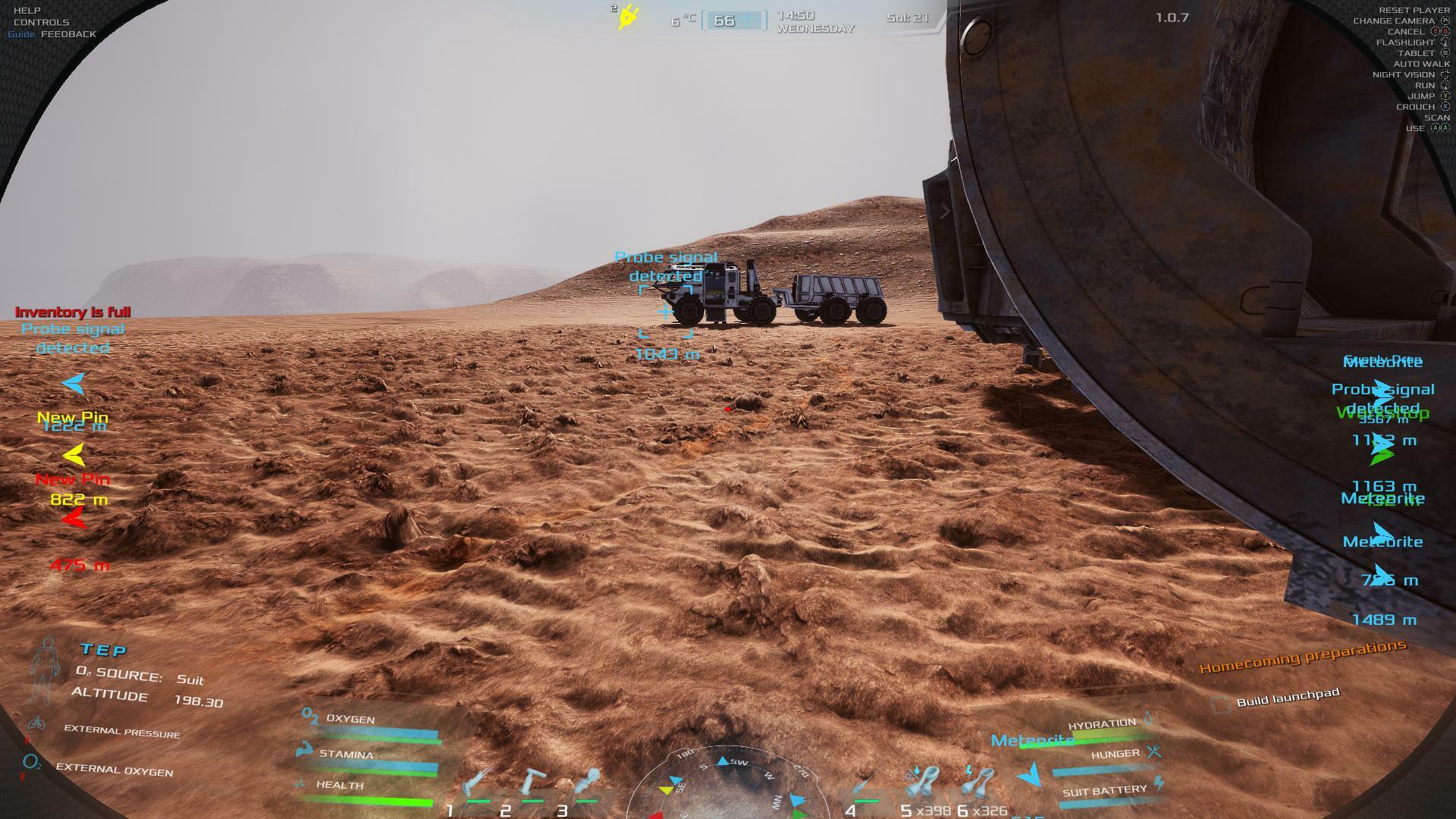The image size is (1456, 819).
Task: Open the Homecoming preparations objective
Action: (x=1302, y=657)
